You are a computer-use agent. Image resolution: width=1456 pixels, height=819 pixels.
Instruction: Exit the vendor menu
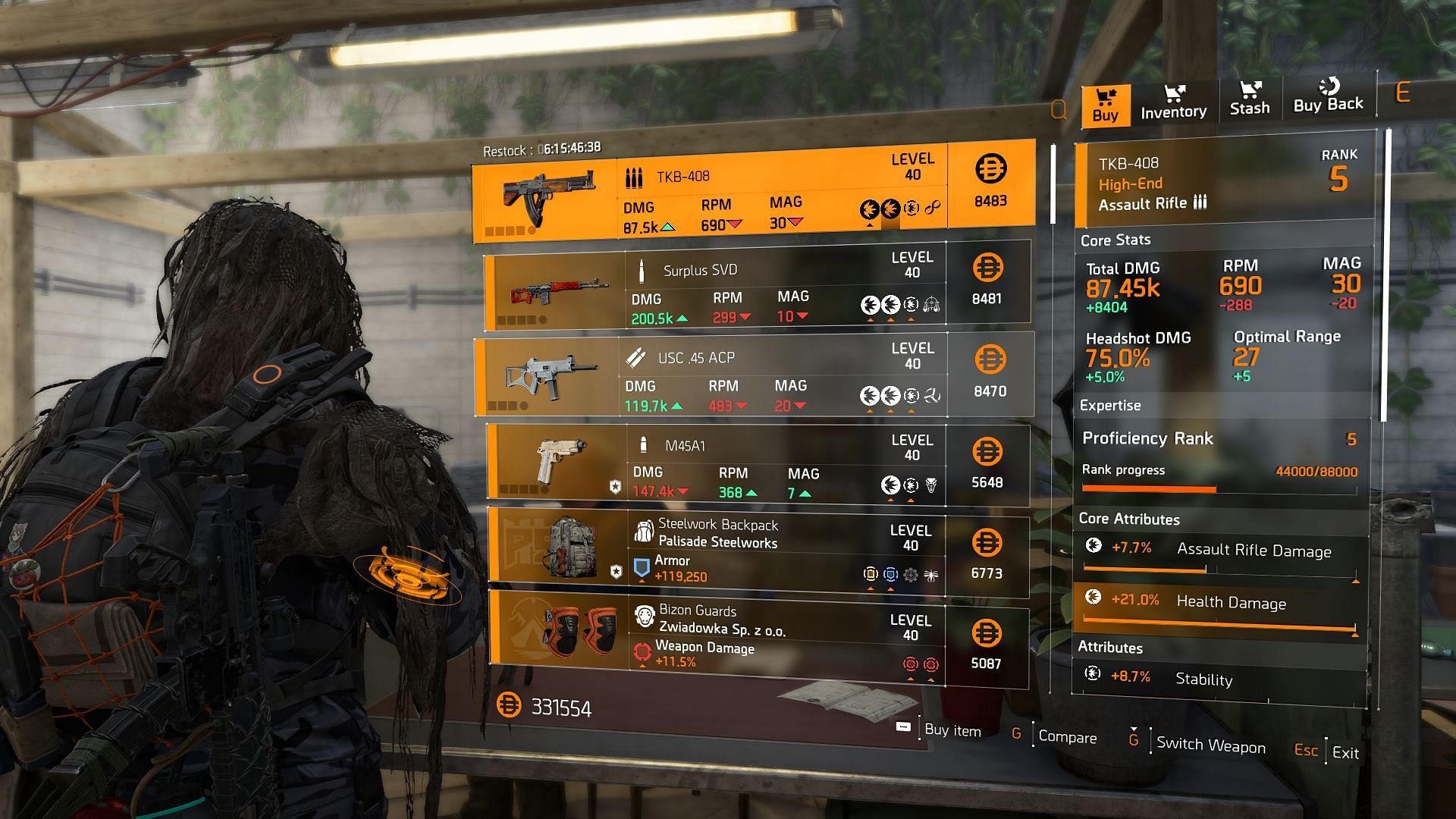(1345, 752)
